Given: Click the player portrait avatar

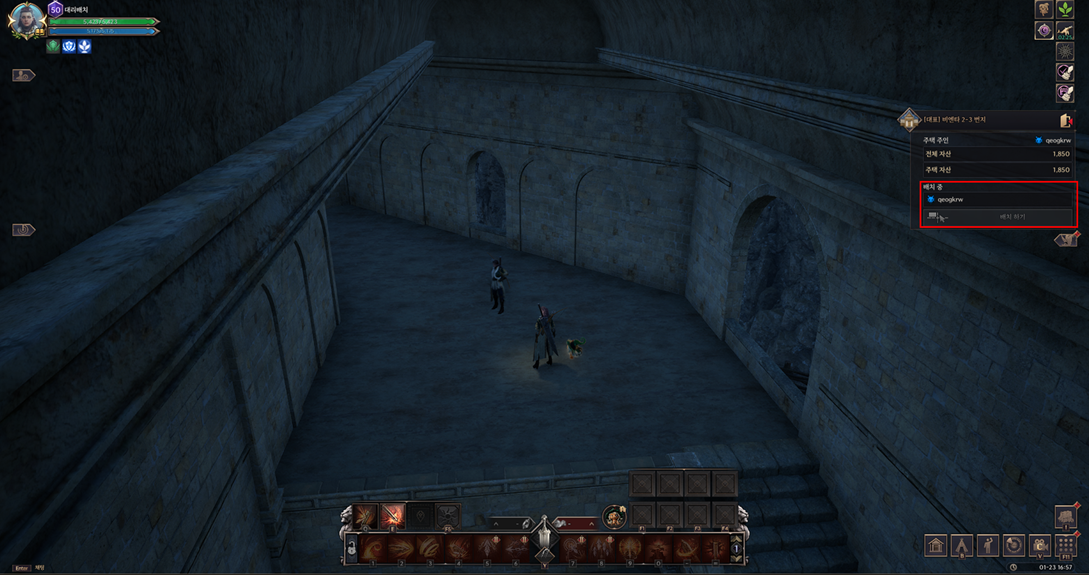Looking at the screenshot, I should pyautogui.click(x=27, y=19).
